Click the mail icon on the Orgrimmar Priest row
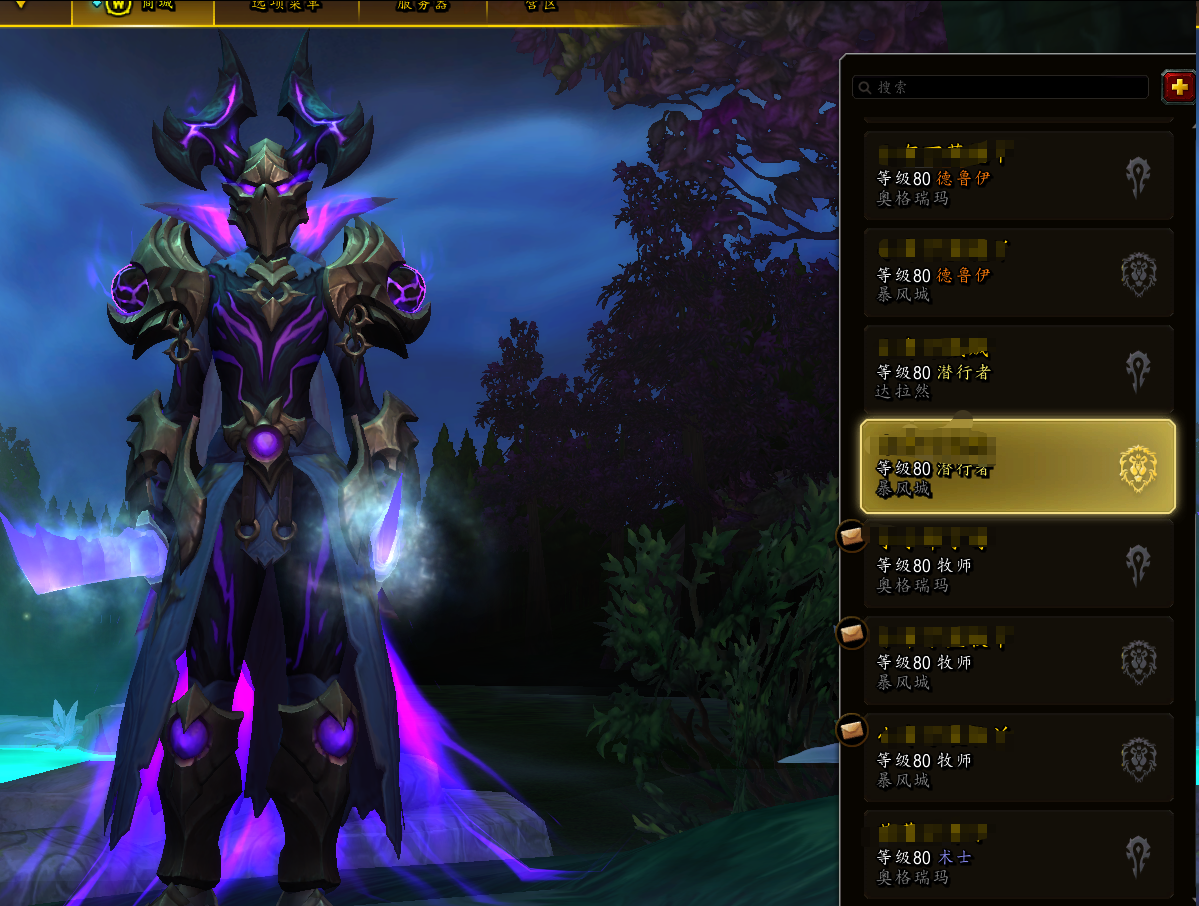 point(851,537)
